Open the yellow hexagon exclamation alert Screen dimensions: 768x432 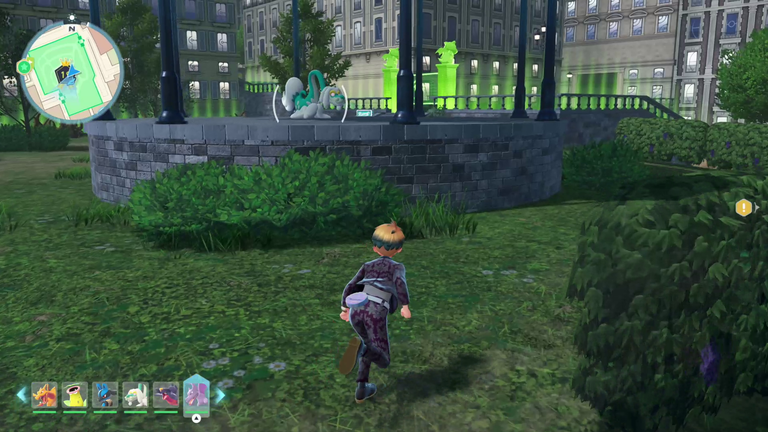(x=744, y=207)
